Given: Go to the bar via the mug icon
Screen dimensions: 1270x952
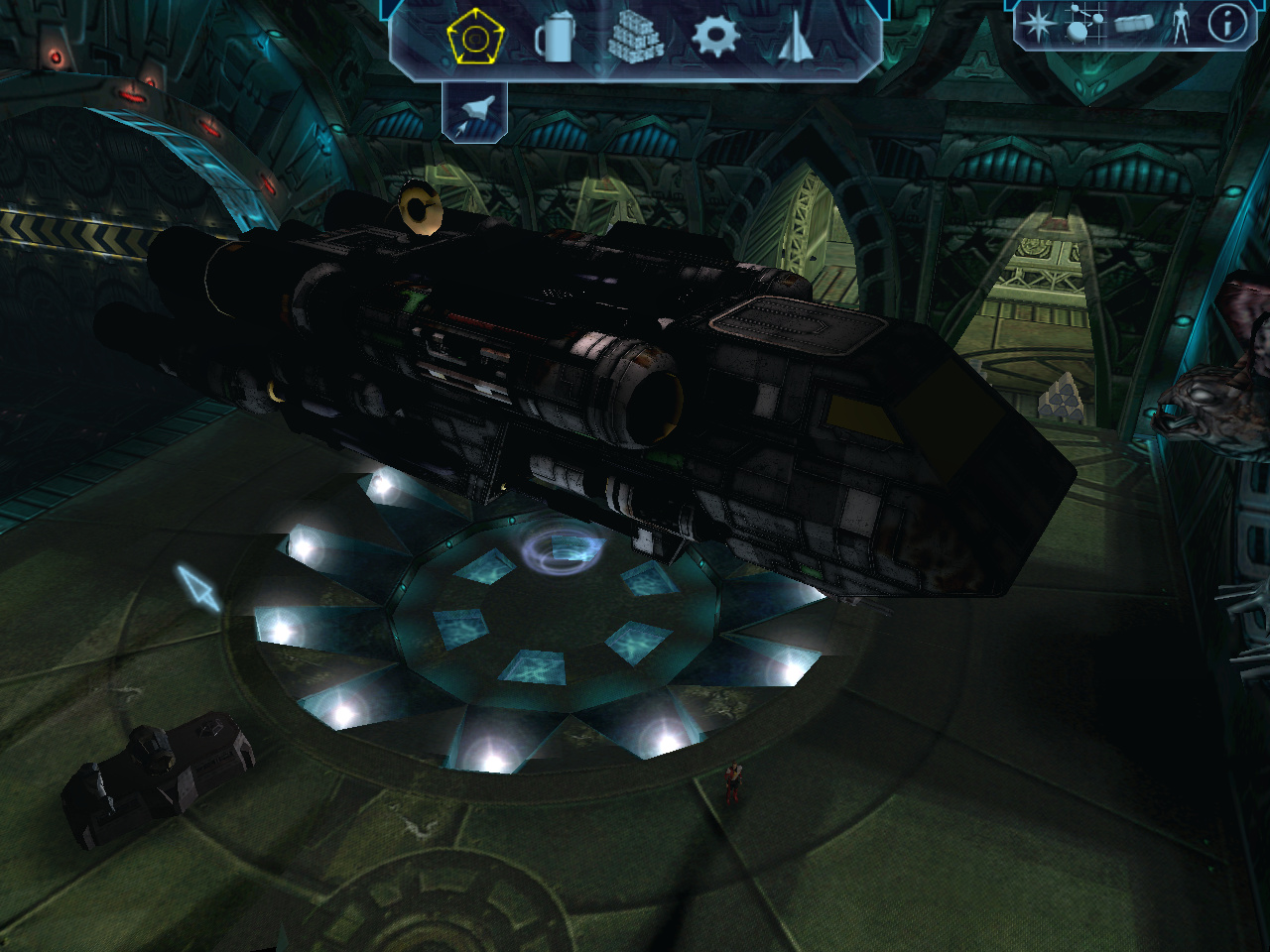Looking at the screenshot, I should 555,40.
